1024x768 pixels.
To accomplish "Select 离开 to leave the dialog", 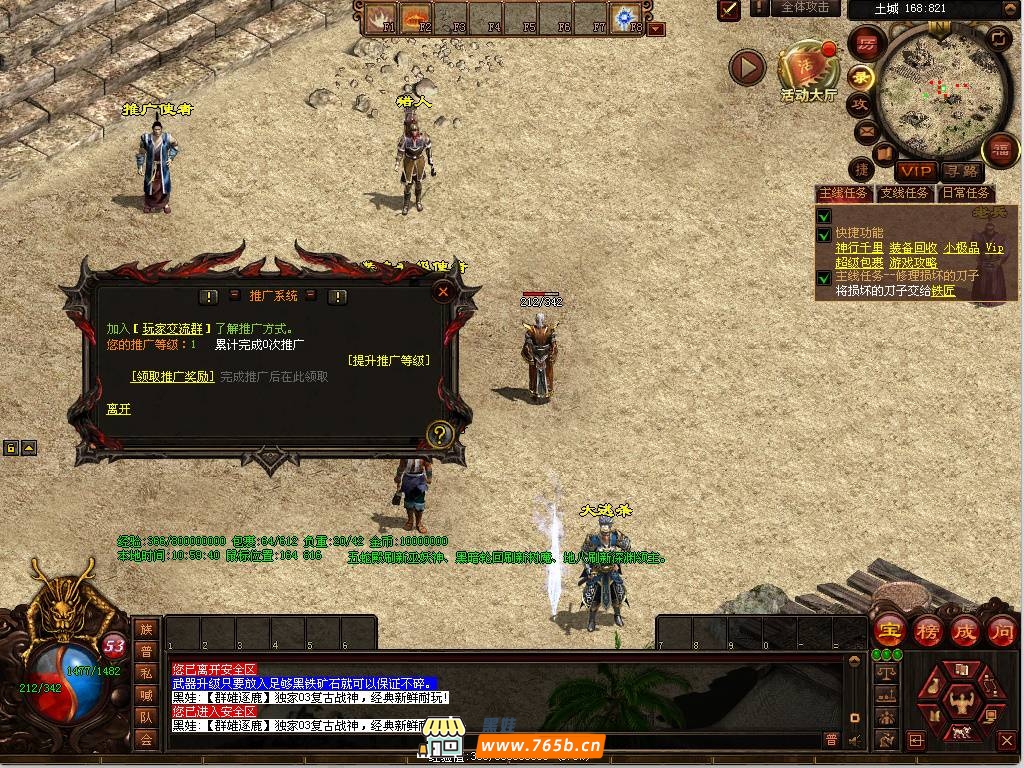I will point(118,409).
